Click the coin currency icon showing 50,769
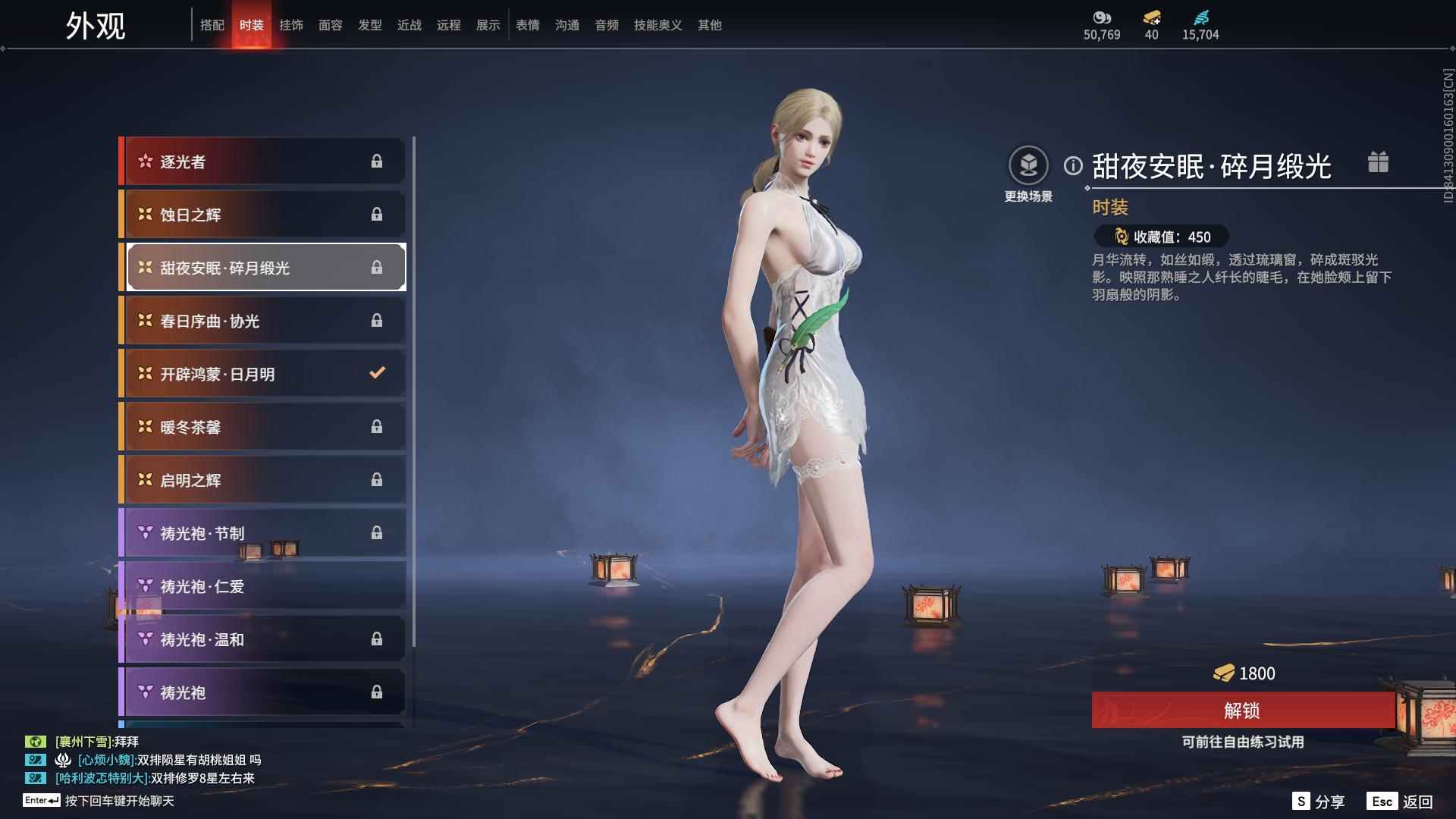Viewport: 1456px width, 819px height. (1103, 18)
